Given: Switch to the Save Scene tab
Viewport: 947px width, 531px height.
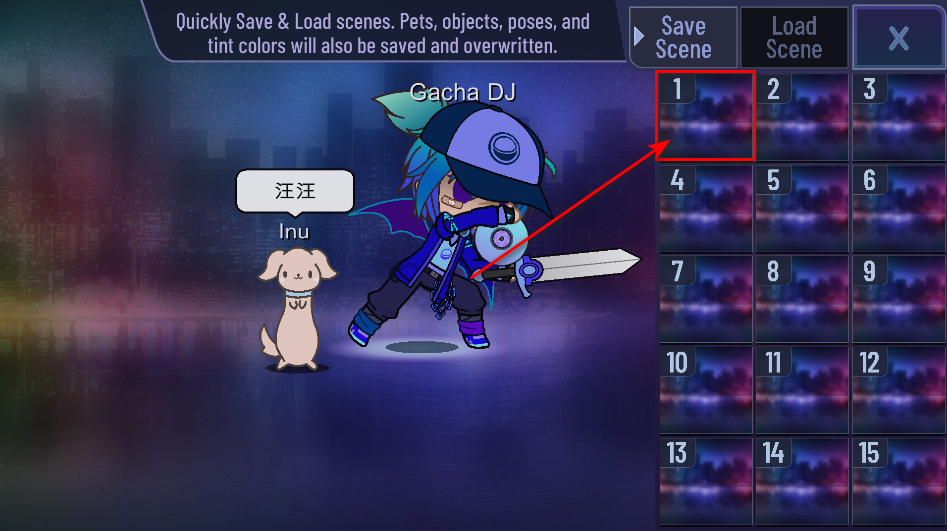Looking at the screenshot, I should tap(684, 38).
